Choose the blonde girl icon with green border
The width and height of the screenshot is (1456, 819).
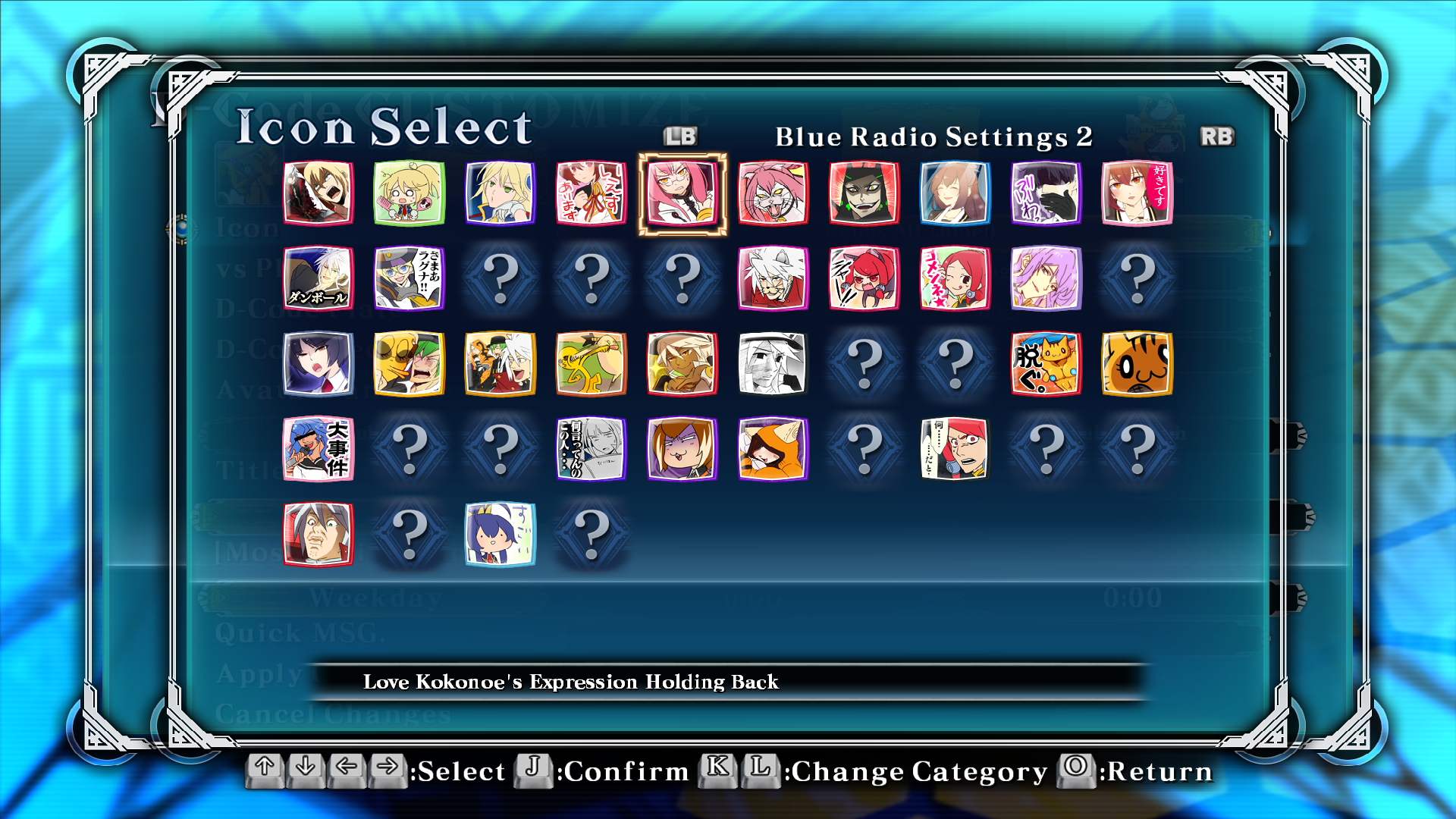pos(409,193)
